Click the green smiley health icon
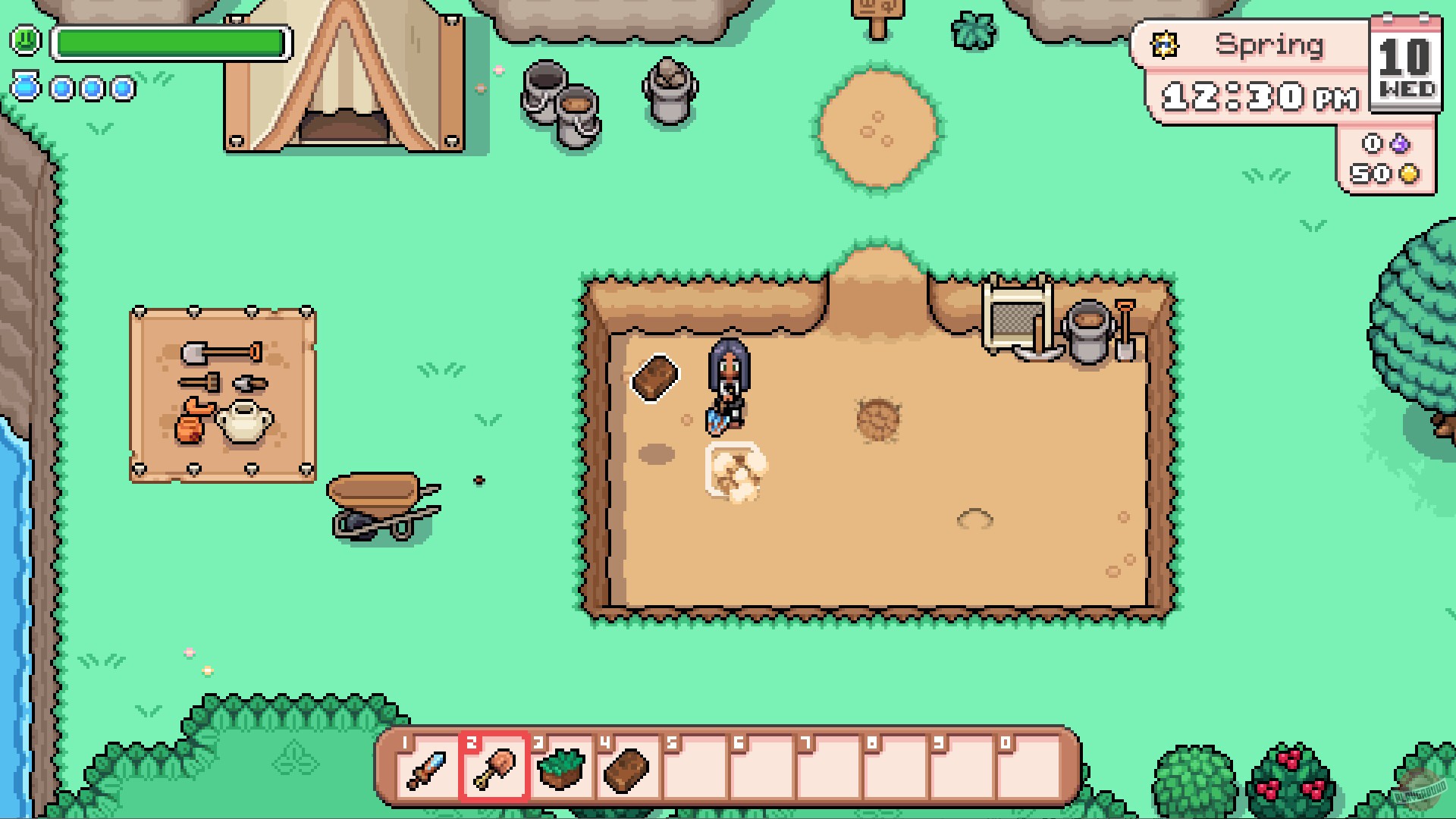The height and width of the screenshot is (819, 1456). tap(25, 42)
